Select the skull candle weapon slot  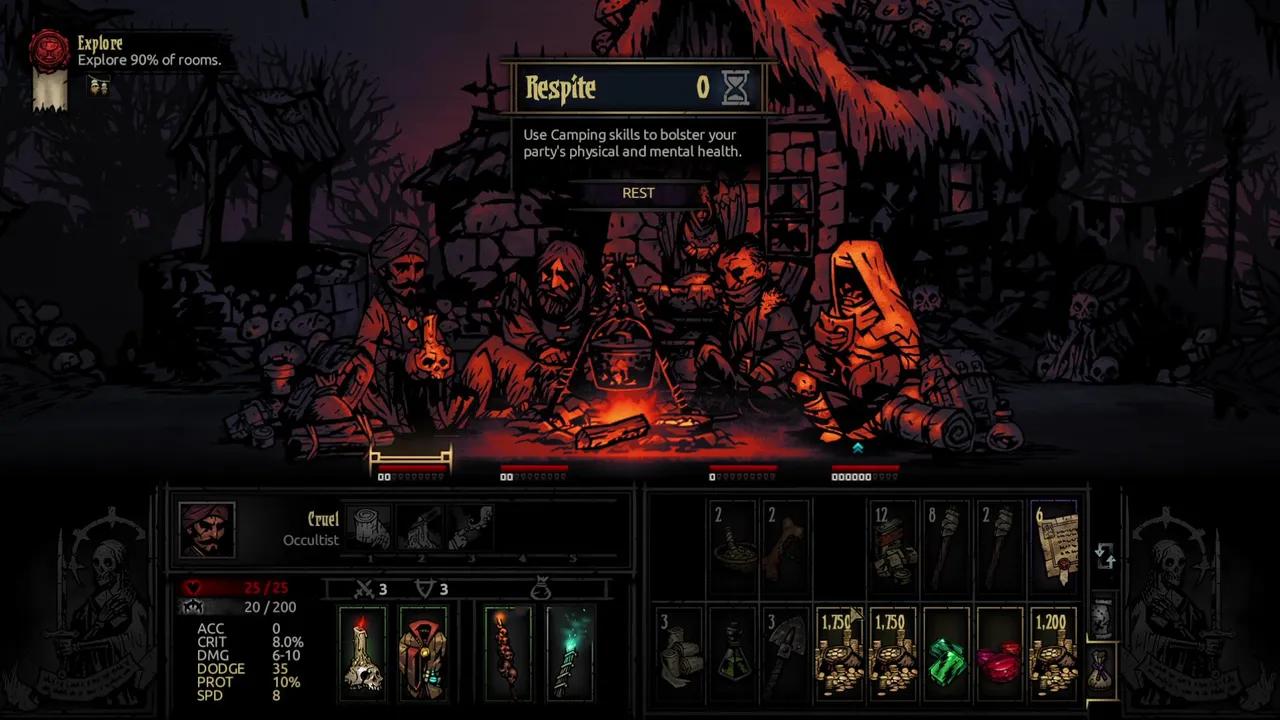pos(361,652)
